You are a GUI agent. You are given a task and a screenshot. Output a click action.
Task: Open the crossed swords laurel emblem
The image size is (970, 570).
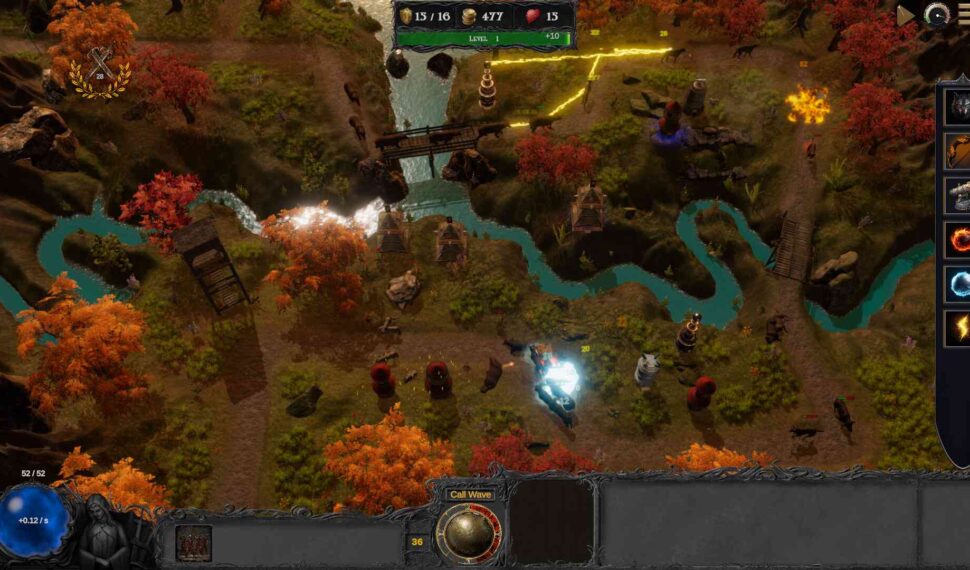[98, 71]
